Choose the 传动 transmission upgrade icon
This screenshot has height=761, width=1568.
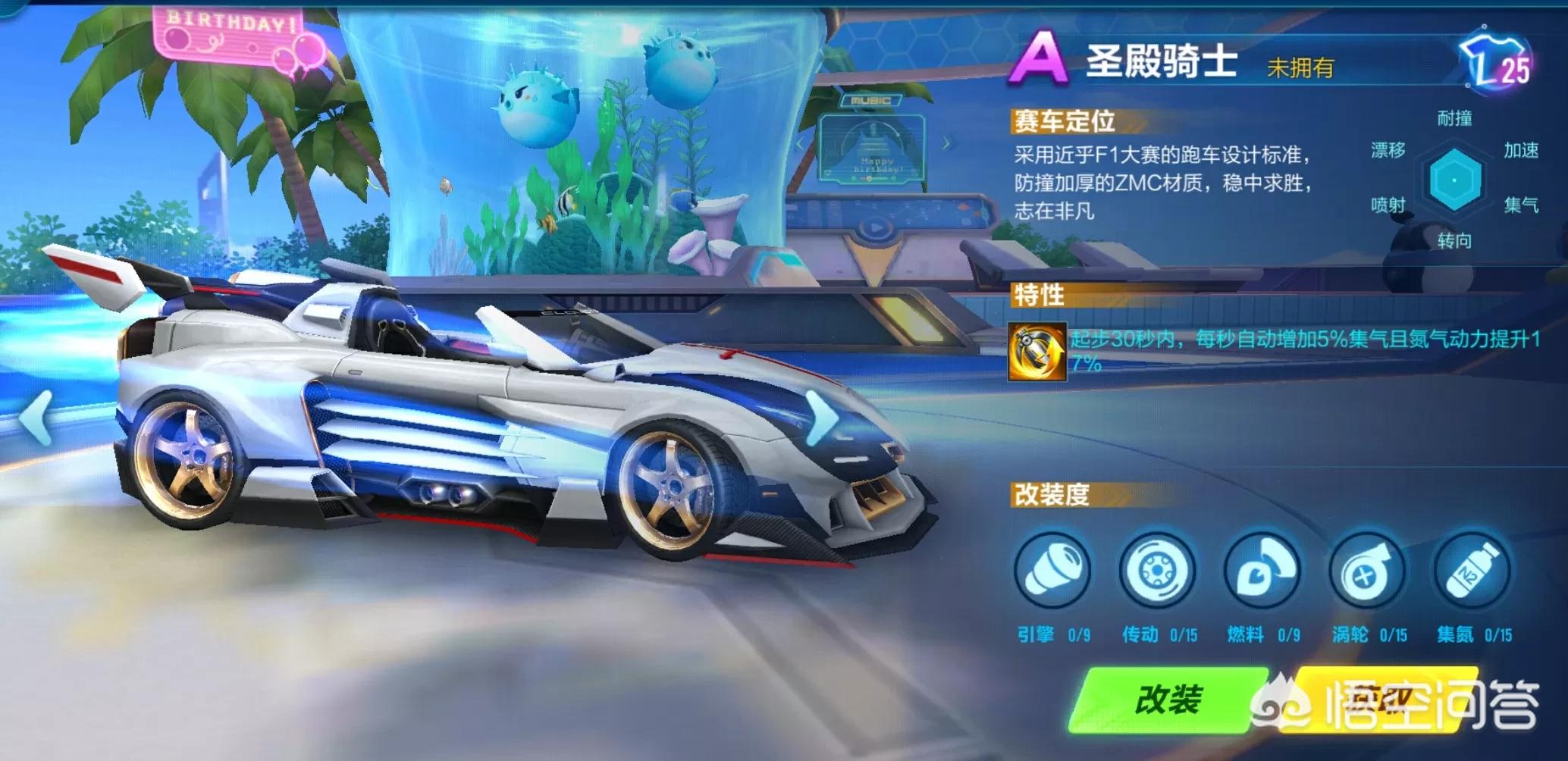pos(1157,571)
